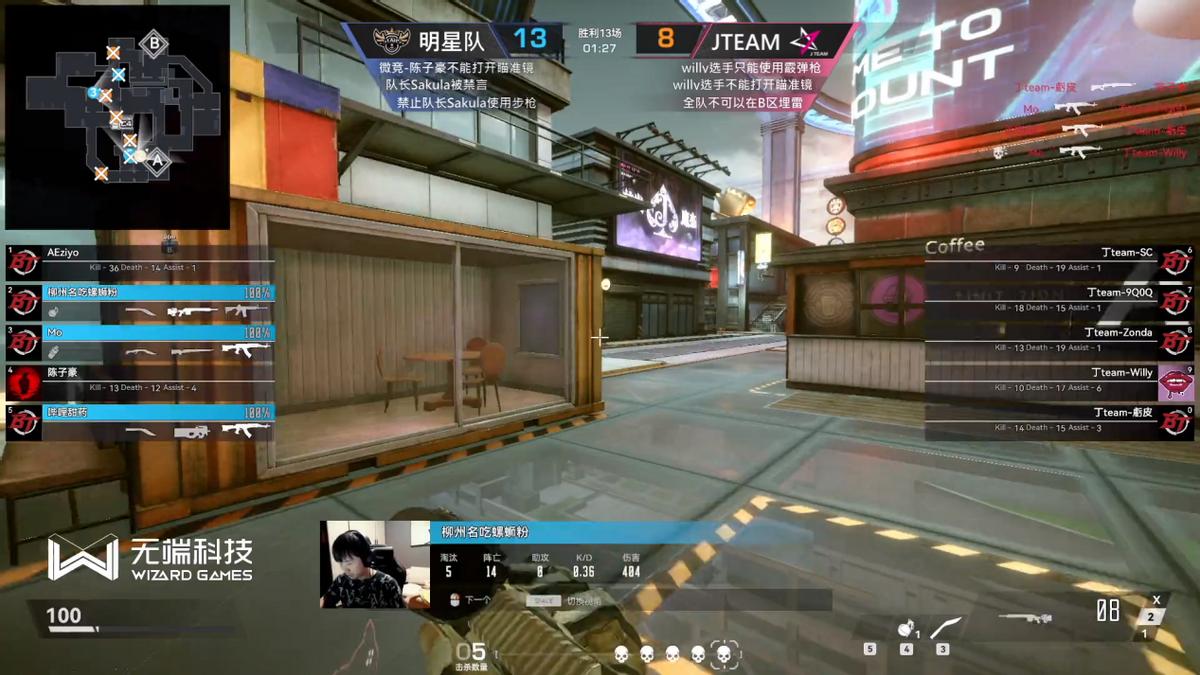Click the 明星队 team emblem

(x=391, y=41)
